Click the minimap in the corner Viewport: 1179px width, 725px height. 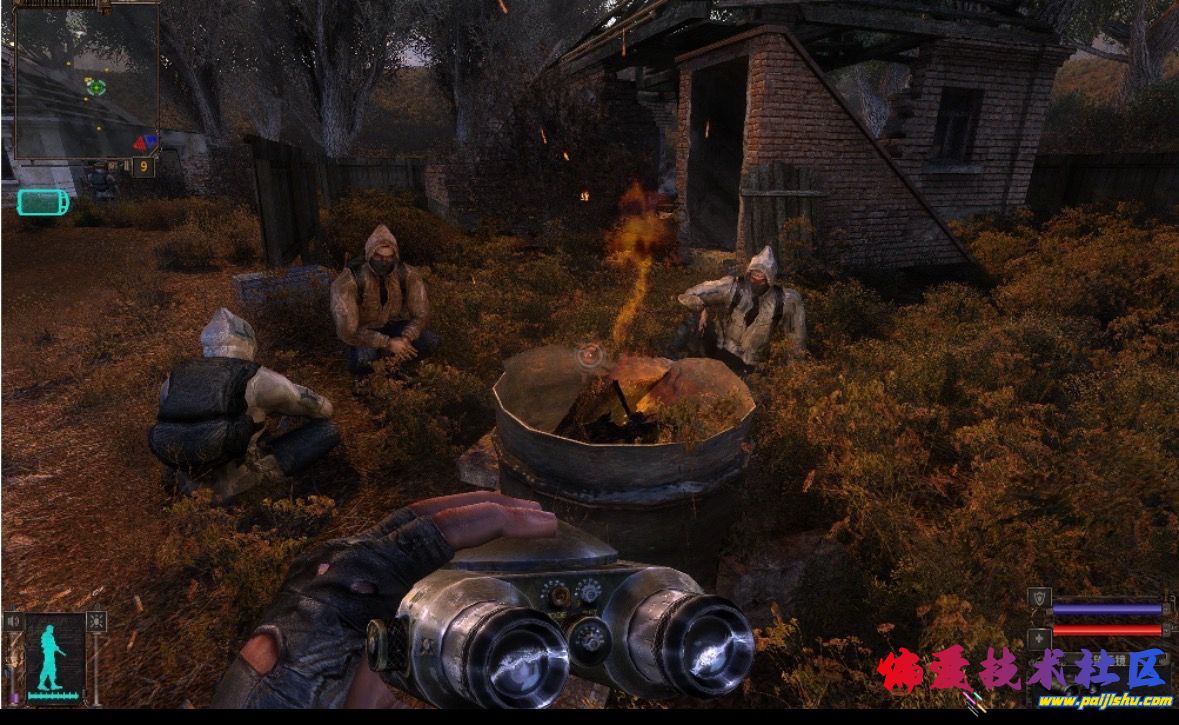coord(86,81)
